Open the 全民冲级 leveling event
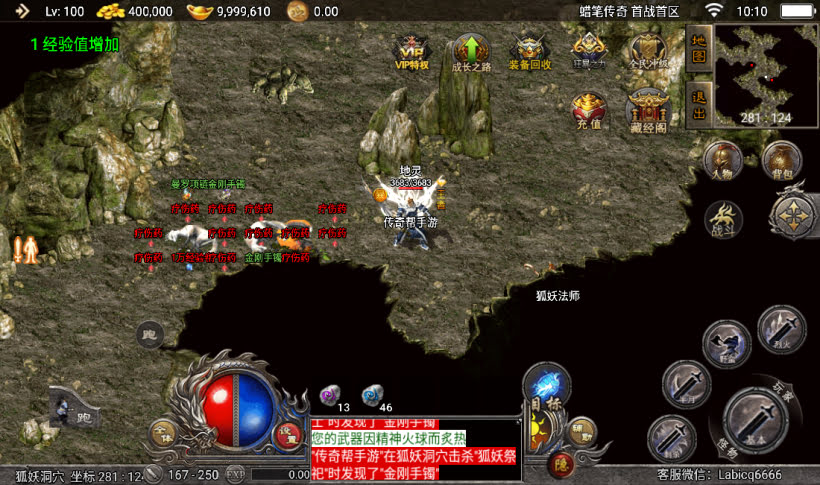 click(x=647, y=52)
